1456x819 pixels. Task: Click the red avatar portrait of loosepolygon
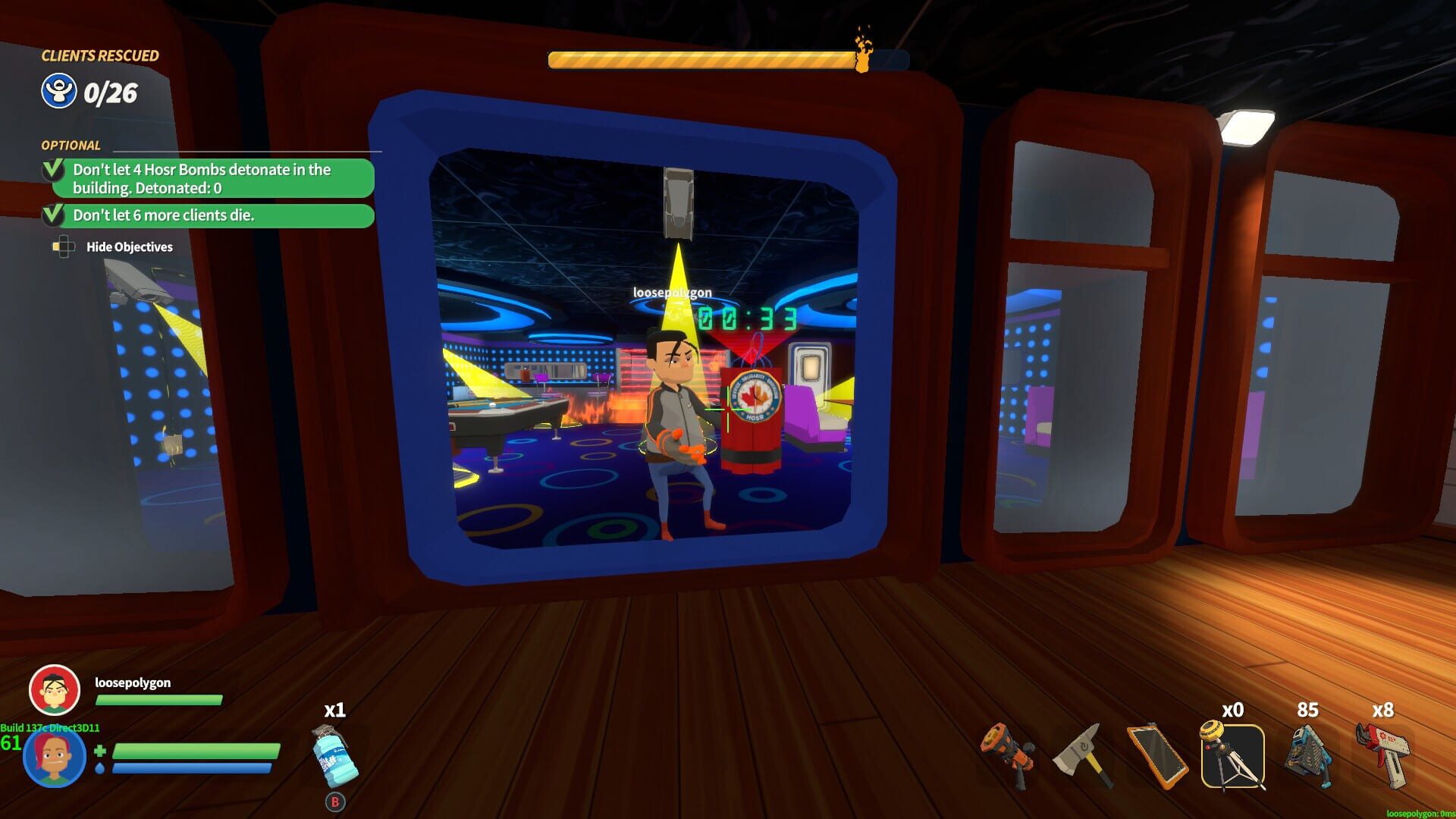pos(53,690)
